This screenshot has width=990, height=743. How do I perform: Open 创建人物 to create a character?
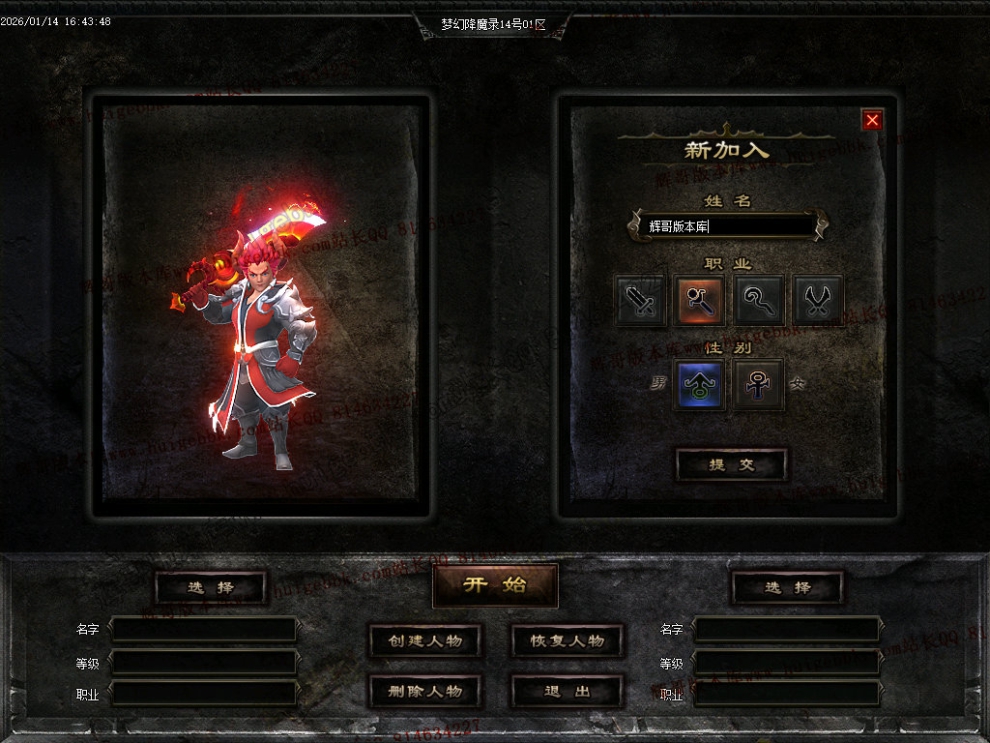pos(425,641)
